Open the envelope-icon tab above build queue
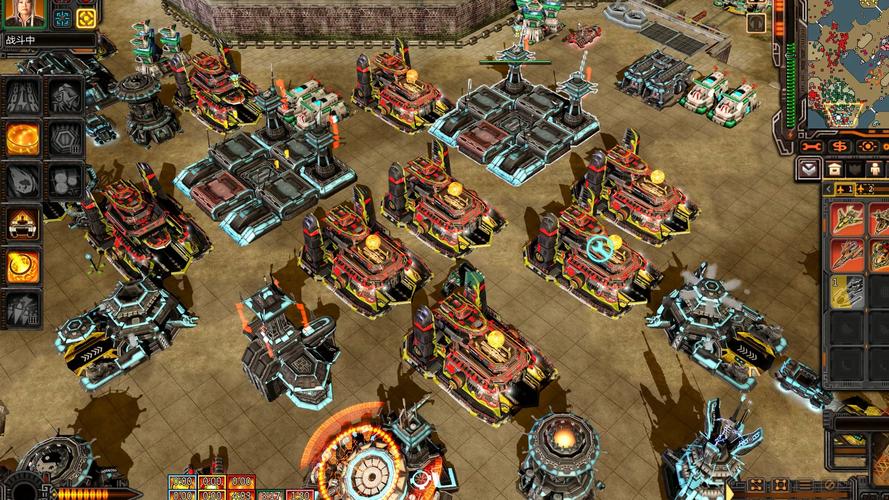This screenshot has height=500, width=889. point(808,169)
